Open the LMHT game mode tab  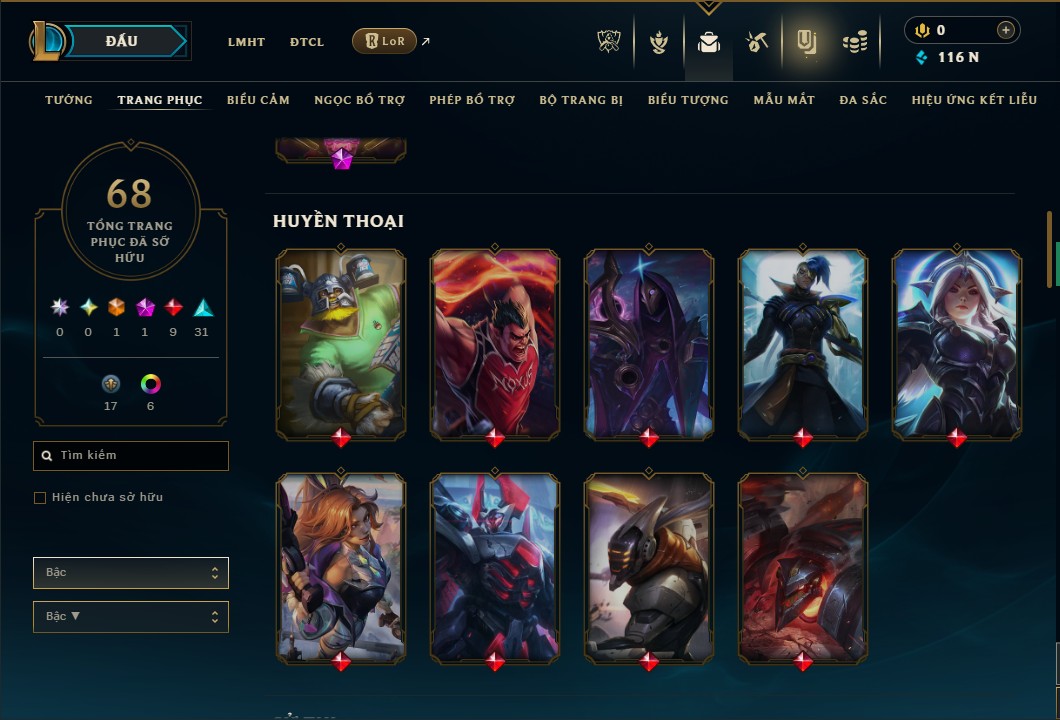[246, 42]
